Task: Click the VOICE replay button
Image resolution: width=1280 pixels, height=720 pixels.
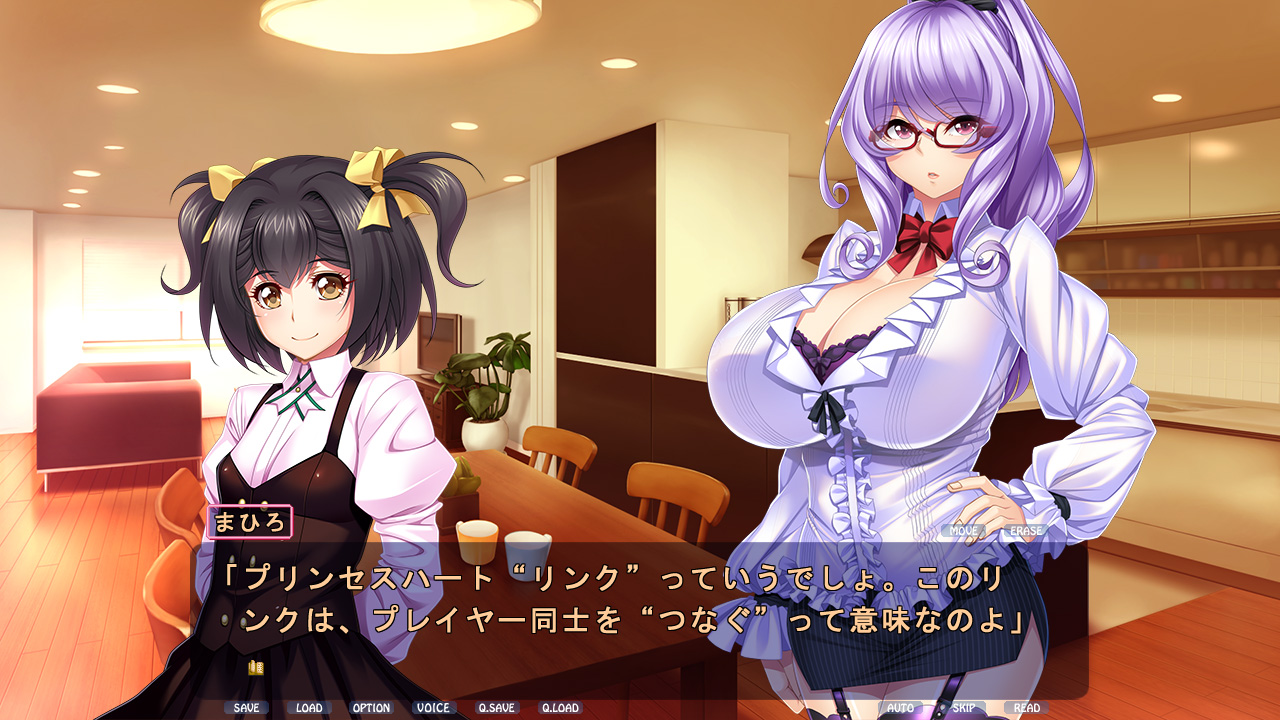Action: tap(433, 708)
